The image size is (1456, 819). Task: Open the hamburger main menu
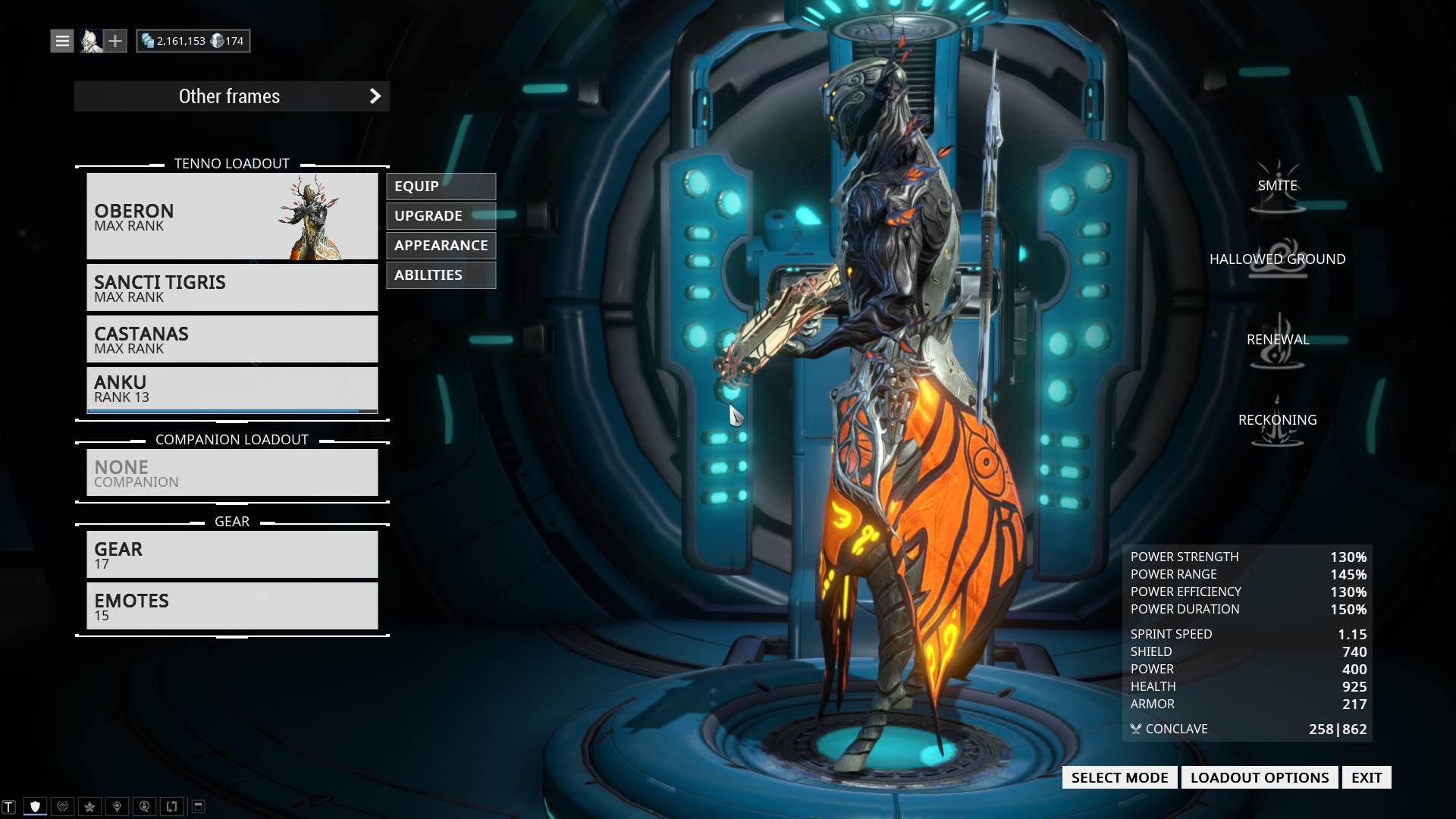tap(61, 40)
